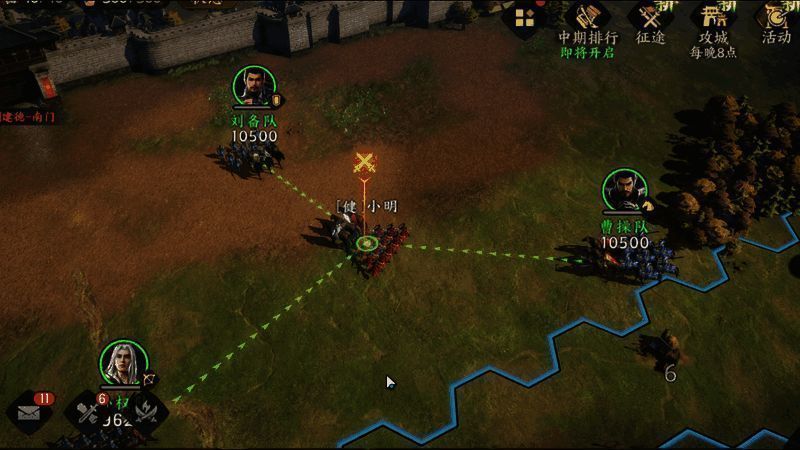Open the sword and scroll reports icon
This screenshot has width=800, height=450.
click(x=88, y=412)
